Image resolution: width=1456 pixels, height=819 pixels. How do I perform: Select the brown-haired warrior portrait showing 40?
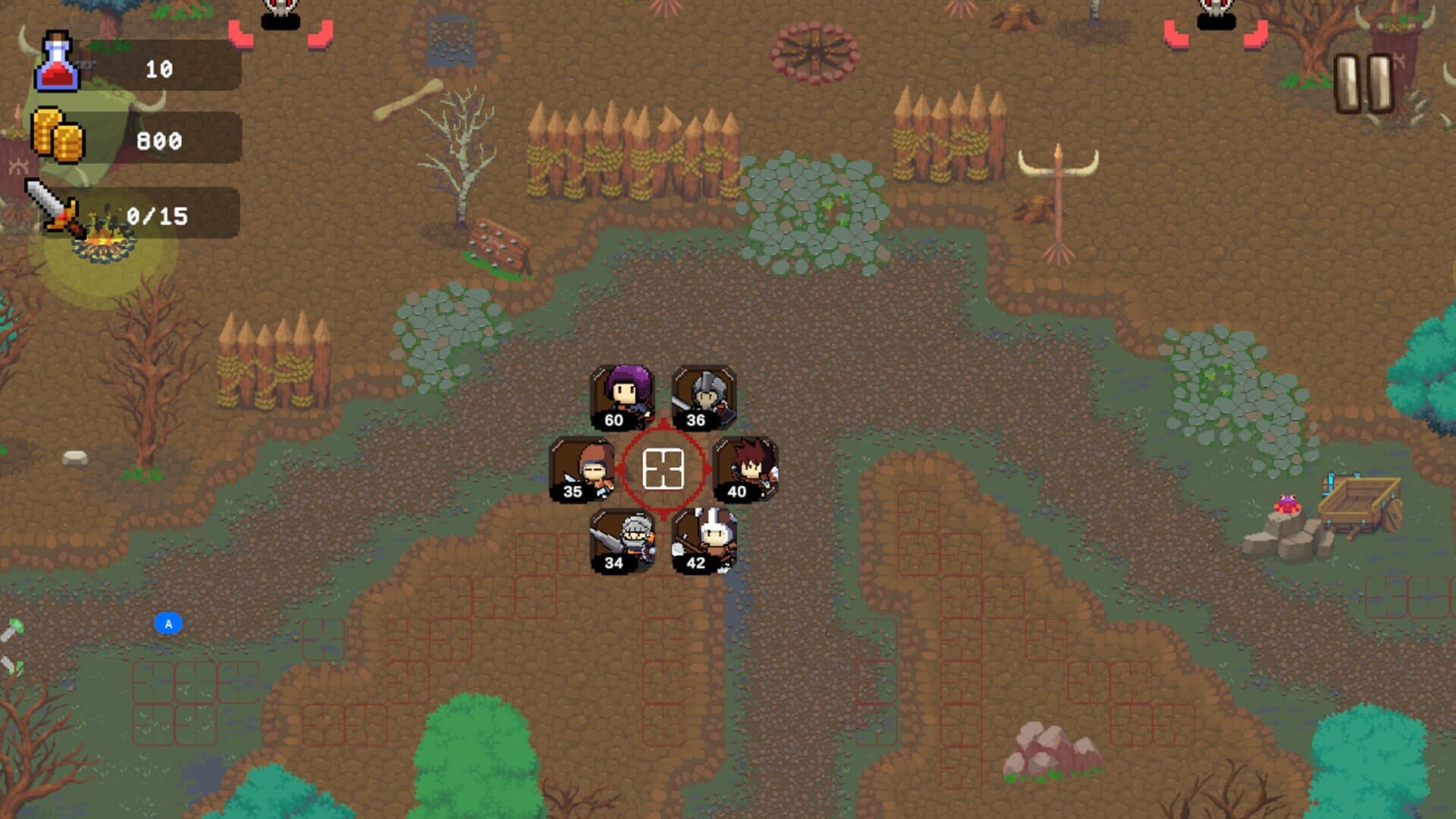[x=744, y=470]
